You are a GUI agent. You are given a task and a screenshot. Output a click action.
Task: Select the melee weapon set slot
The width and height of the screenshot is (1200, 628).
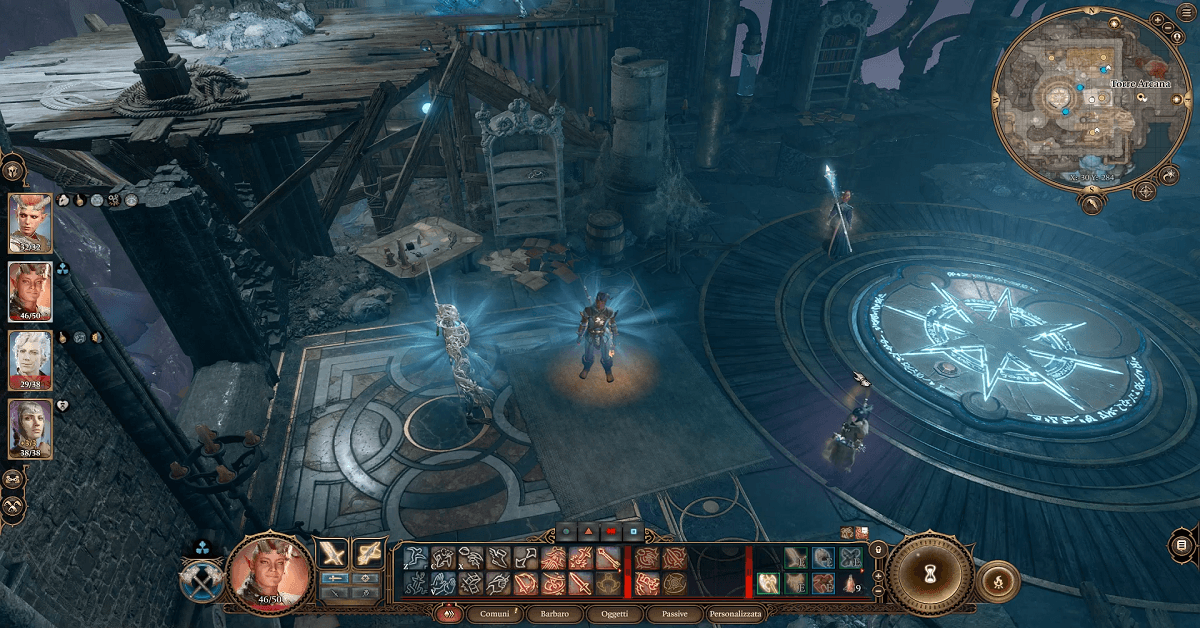coord(331,554)
